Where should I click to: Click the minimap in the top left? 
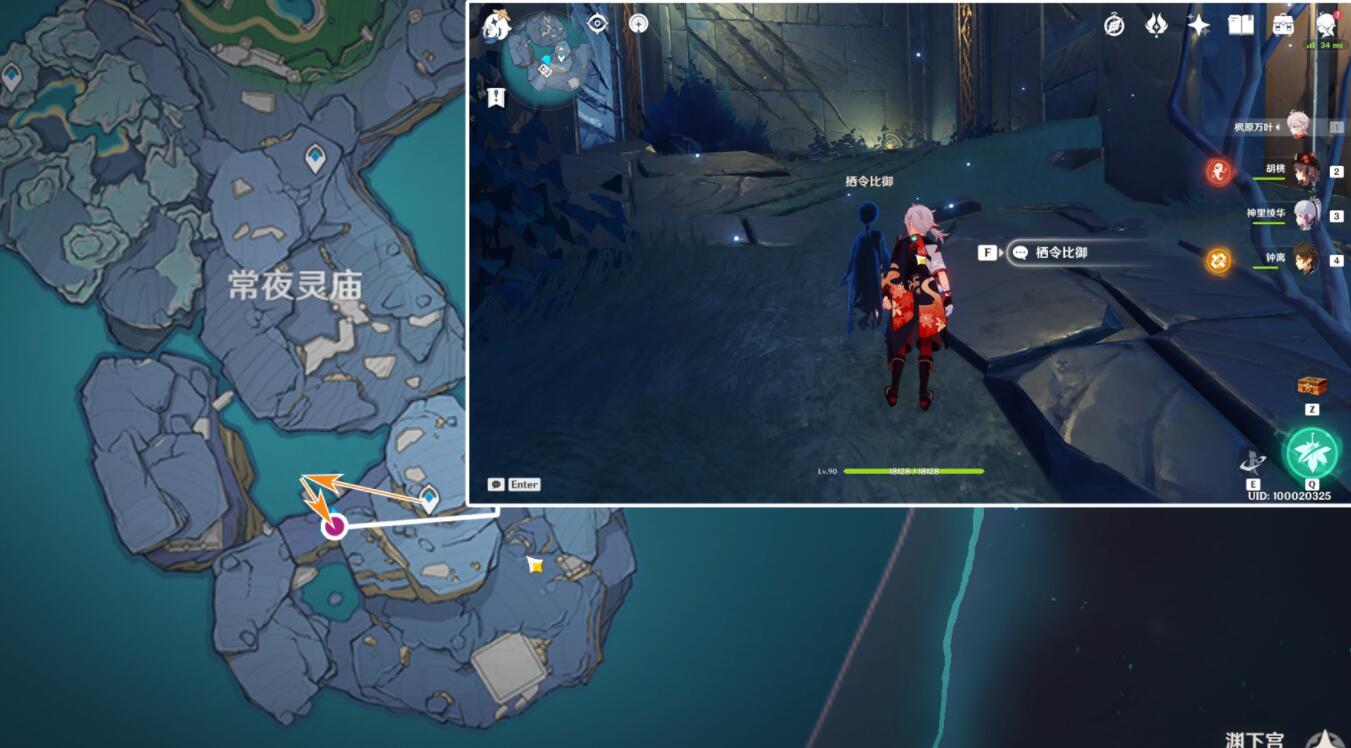[545, 58]
